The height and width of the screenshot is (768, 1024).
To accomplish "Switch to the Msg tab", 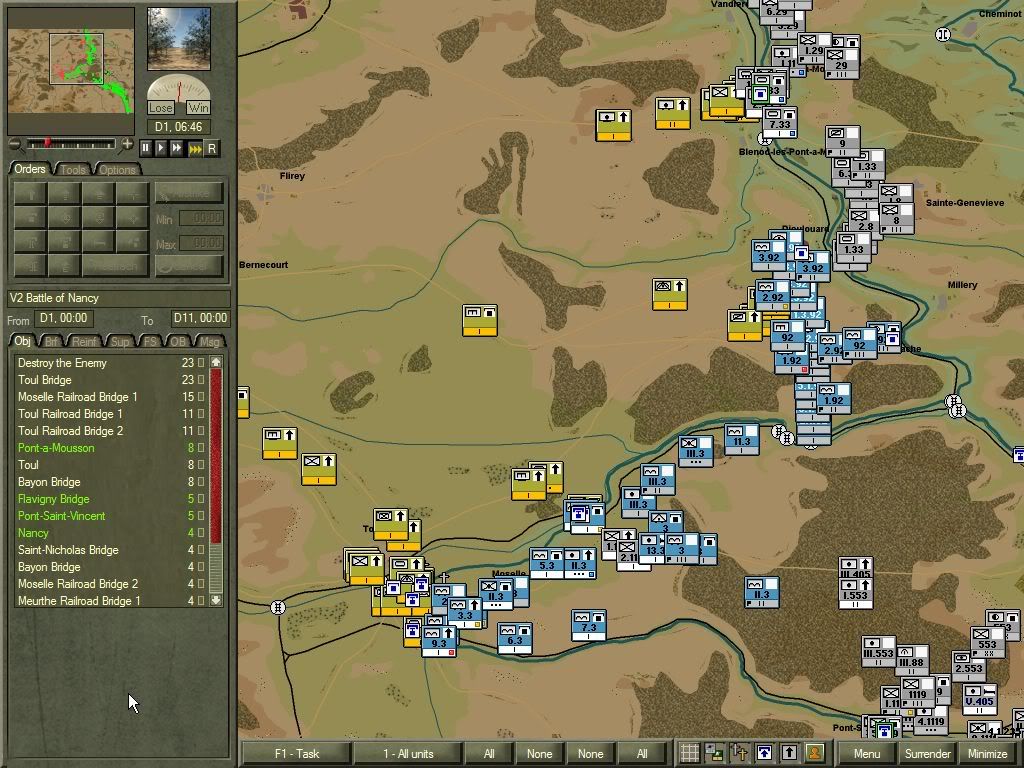I will pyautogui.click(x=208, y=342).
